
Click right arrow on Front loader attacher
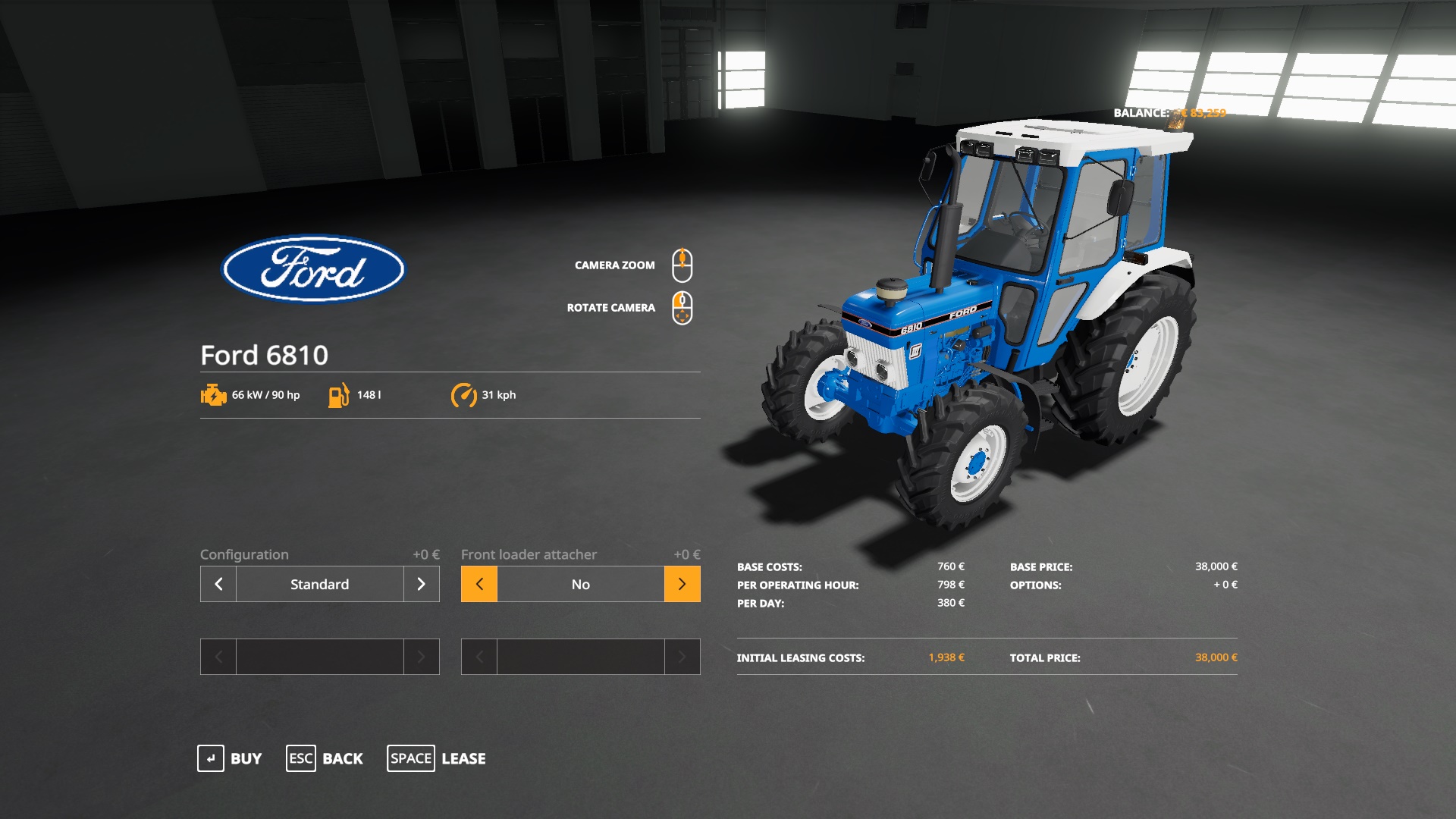pyautogui.click(x=681, y=584)
